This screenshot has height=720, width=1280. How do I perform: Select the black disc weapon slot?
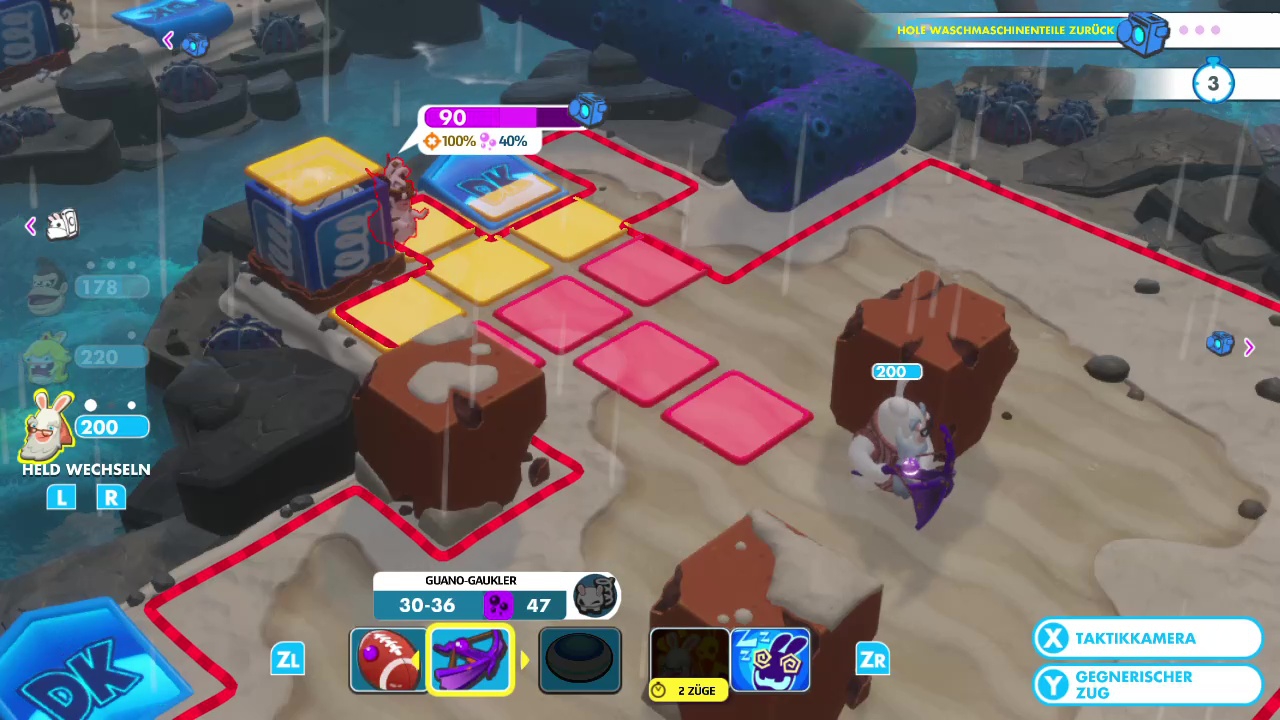click(x=580, y=660)
